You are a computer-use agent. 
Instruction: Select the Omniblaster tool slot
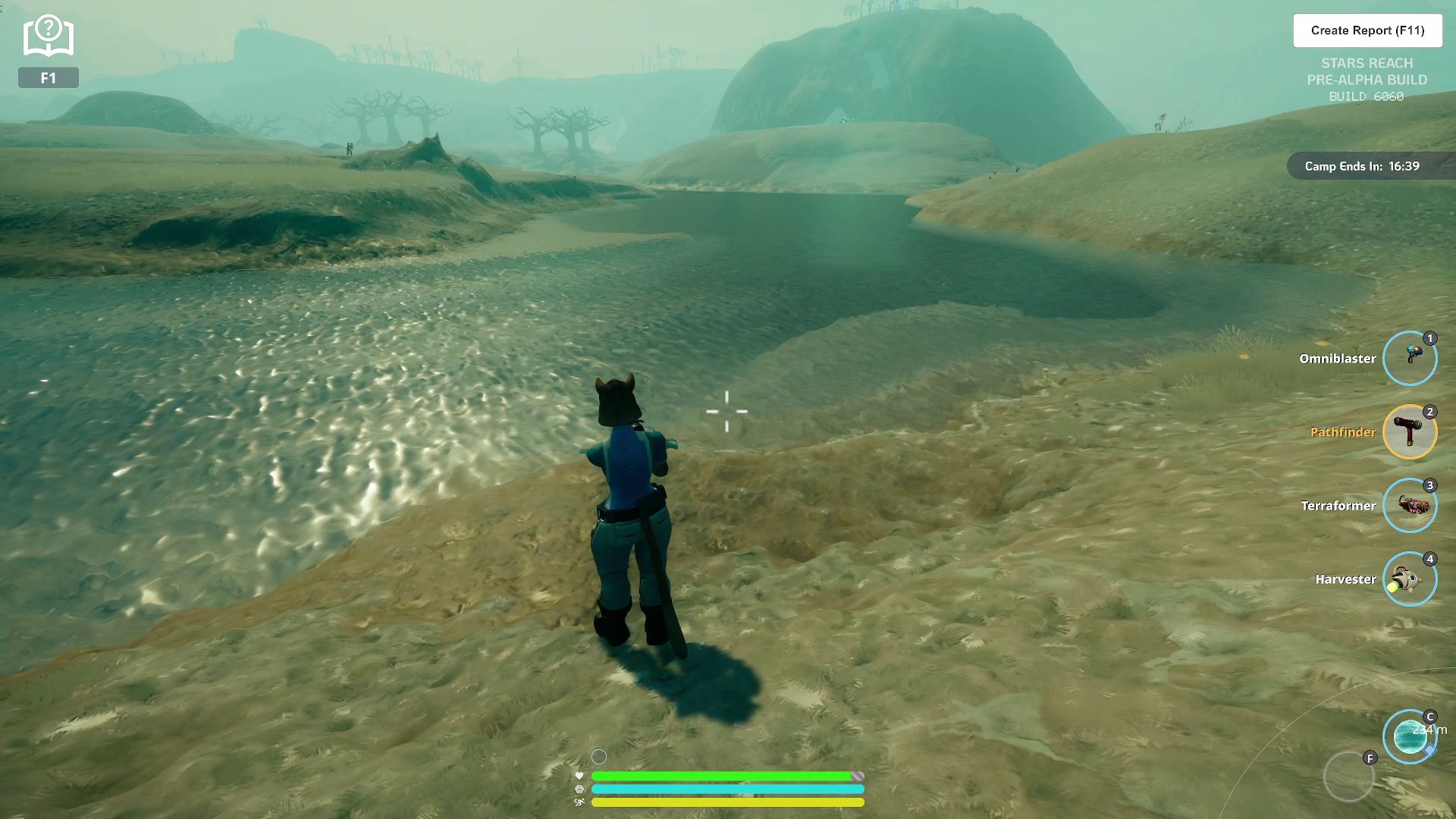pyautogui.click(x=1409, y=358)
